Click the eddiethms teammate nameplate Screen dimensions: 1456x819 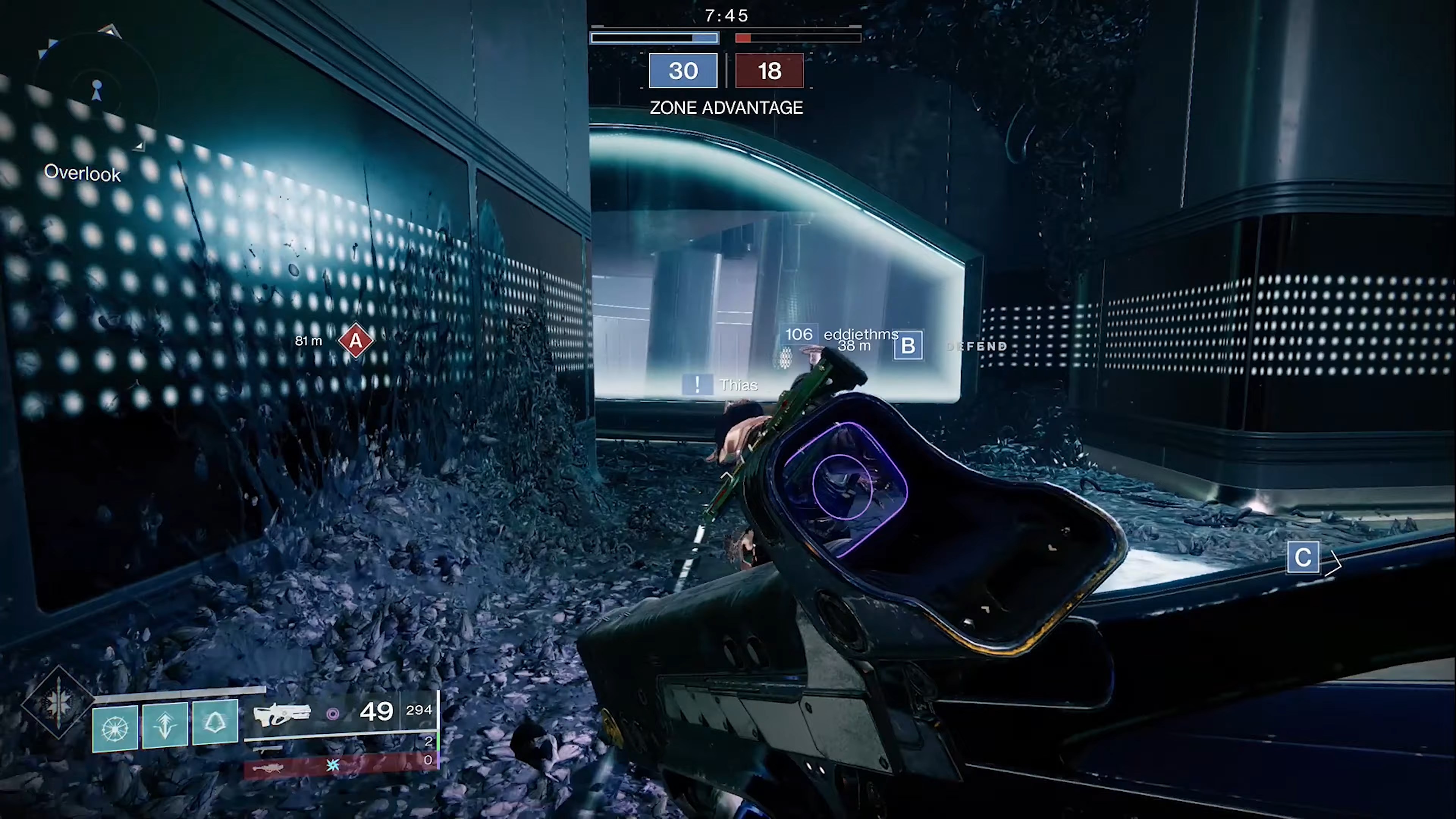(860, 334)
